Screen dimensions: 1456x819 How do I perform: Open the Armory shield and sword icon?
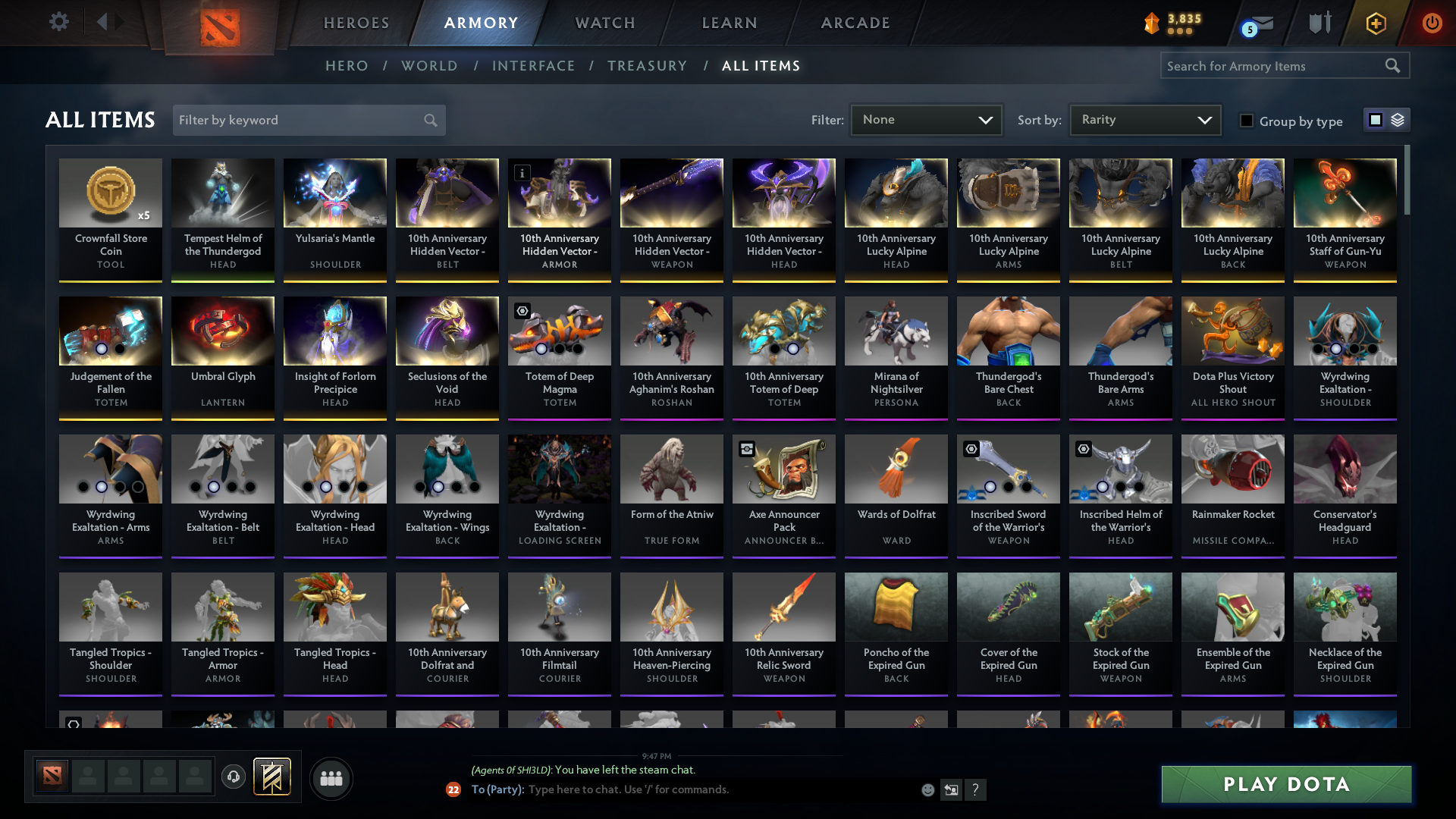click(1319, 23)
